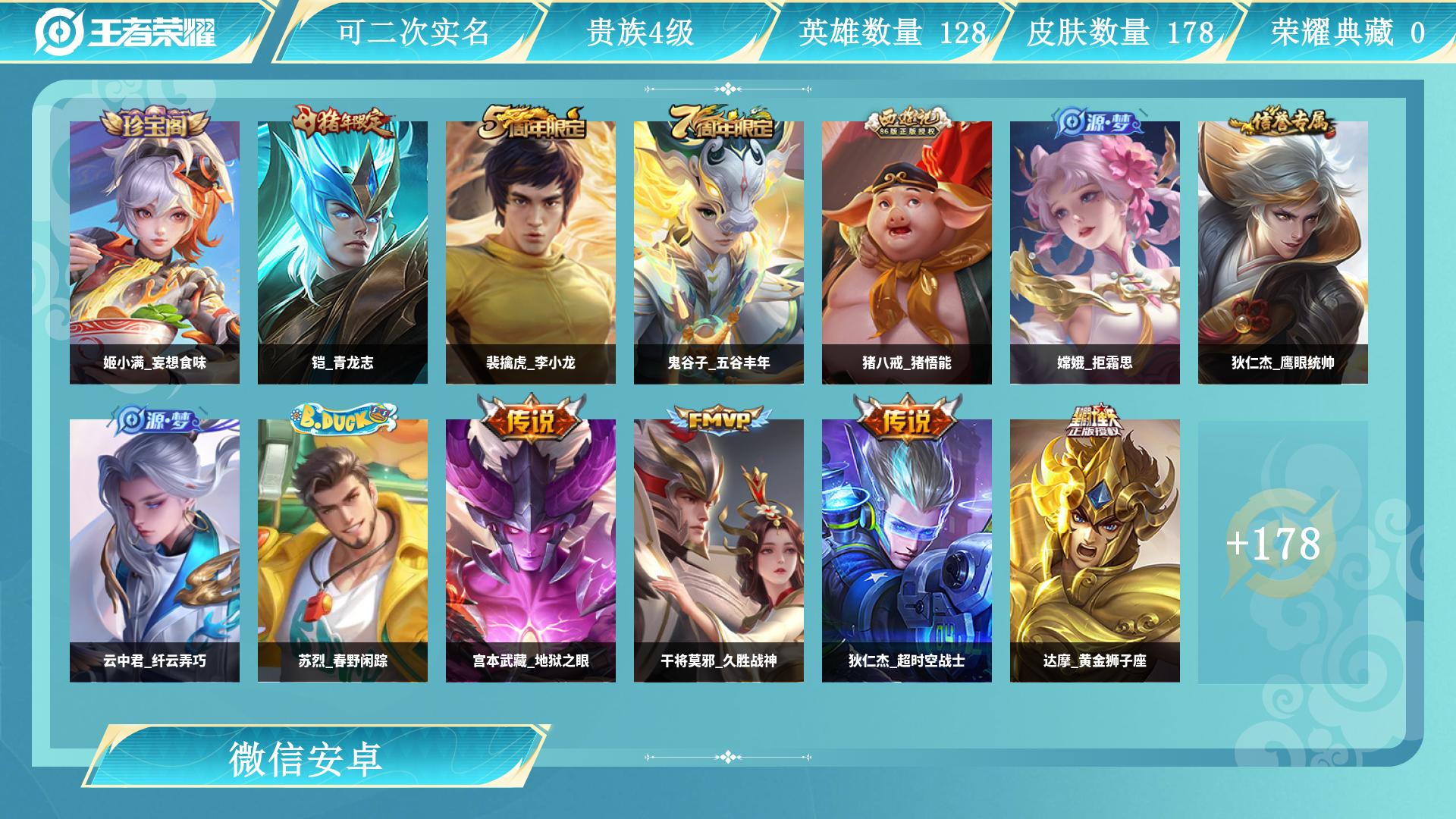Select the 西游记 authorization badge on 猪八戒
This screenshot has height=819, width=1456.
[x=908, y=121]
